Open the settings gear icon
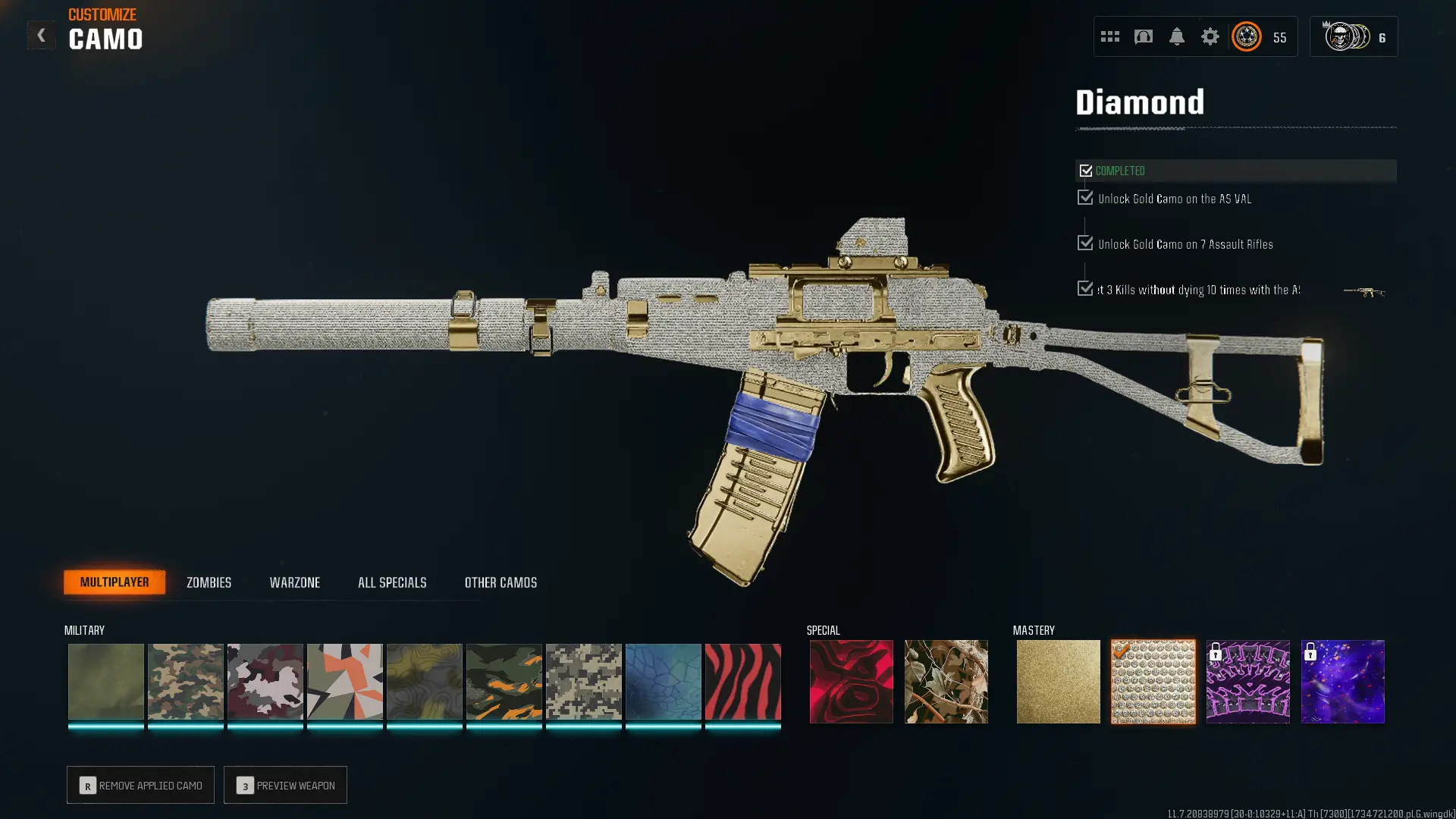1456x819 pixels. pyautogui.click(x=1210, y=36)
